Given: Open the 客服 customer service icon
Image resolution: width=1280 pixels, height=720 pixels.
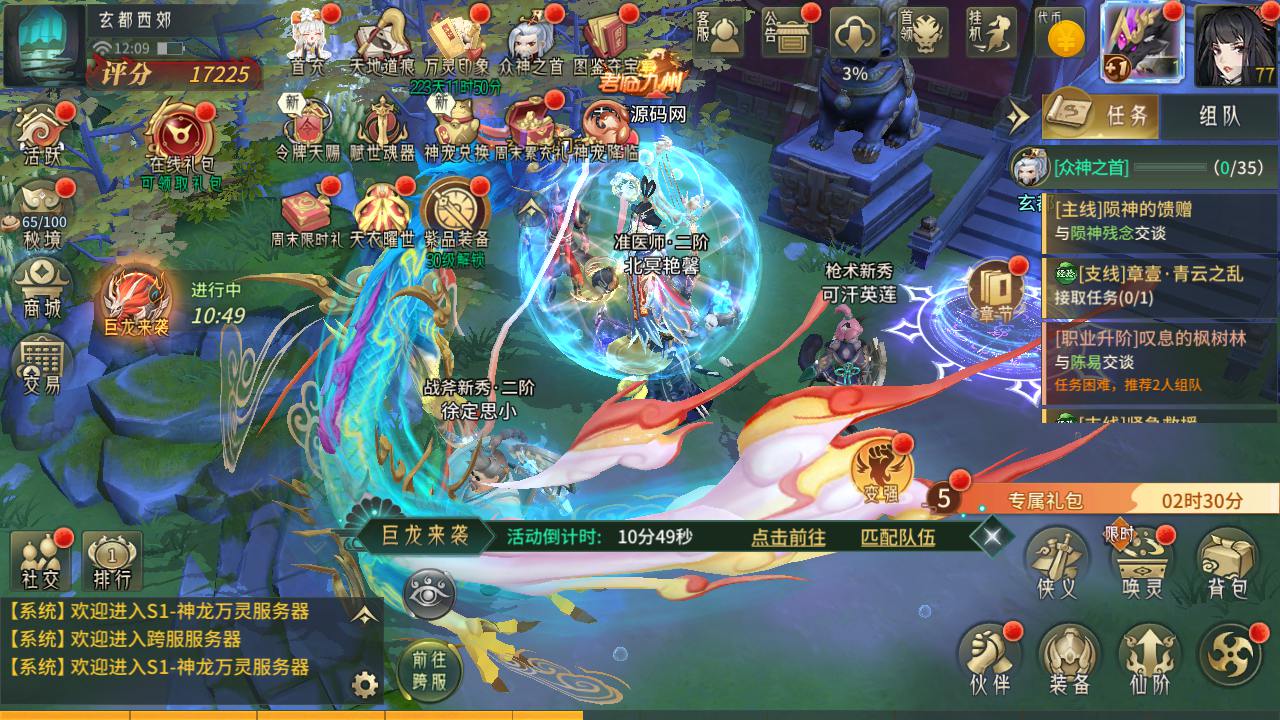Looking at the screenshot, I should coord(717,35).
